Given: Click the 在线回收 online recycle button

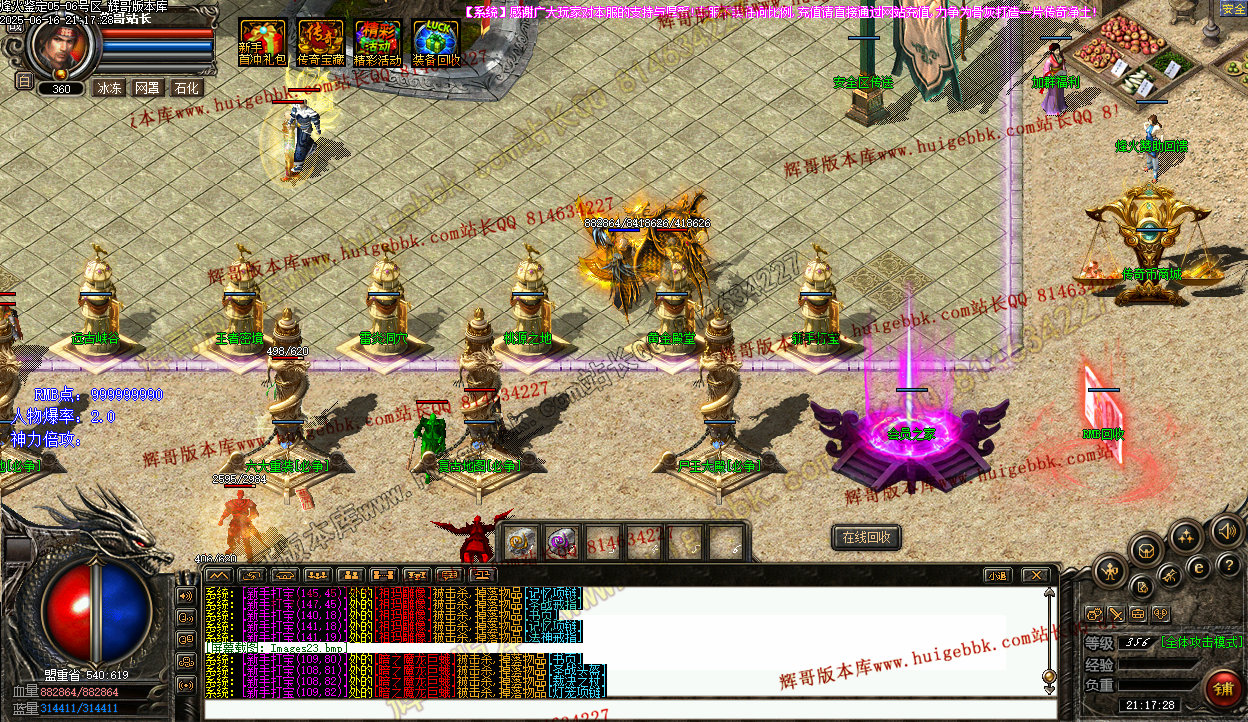Looking at the screenshot, I should pos(866,537).
